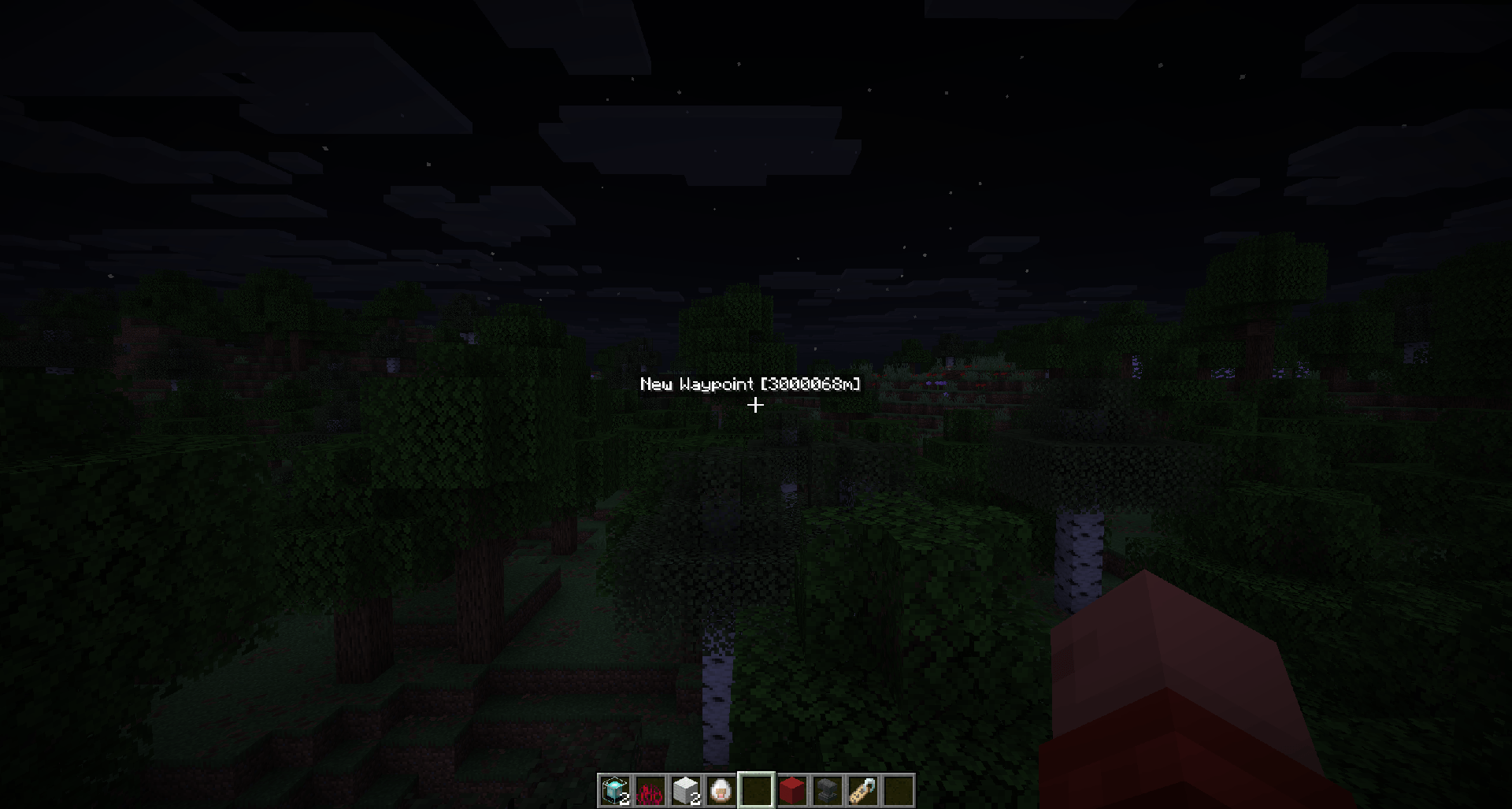
Task: Click the currently highlighted empty hotbar slot
Action: pos(757,790)
